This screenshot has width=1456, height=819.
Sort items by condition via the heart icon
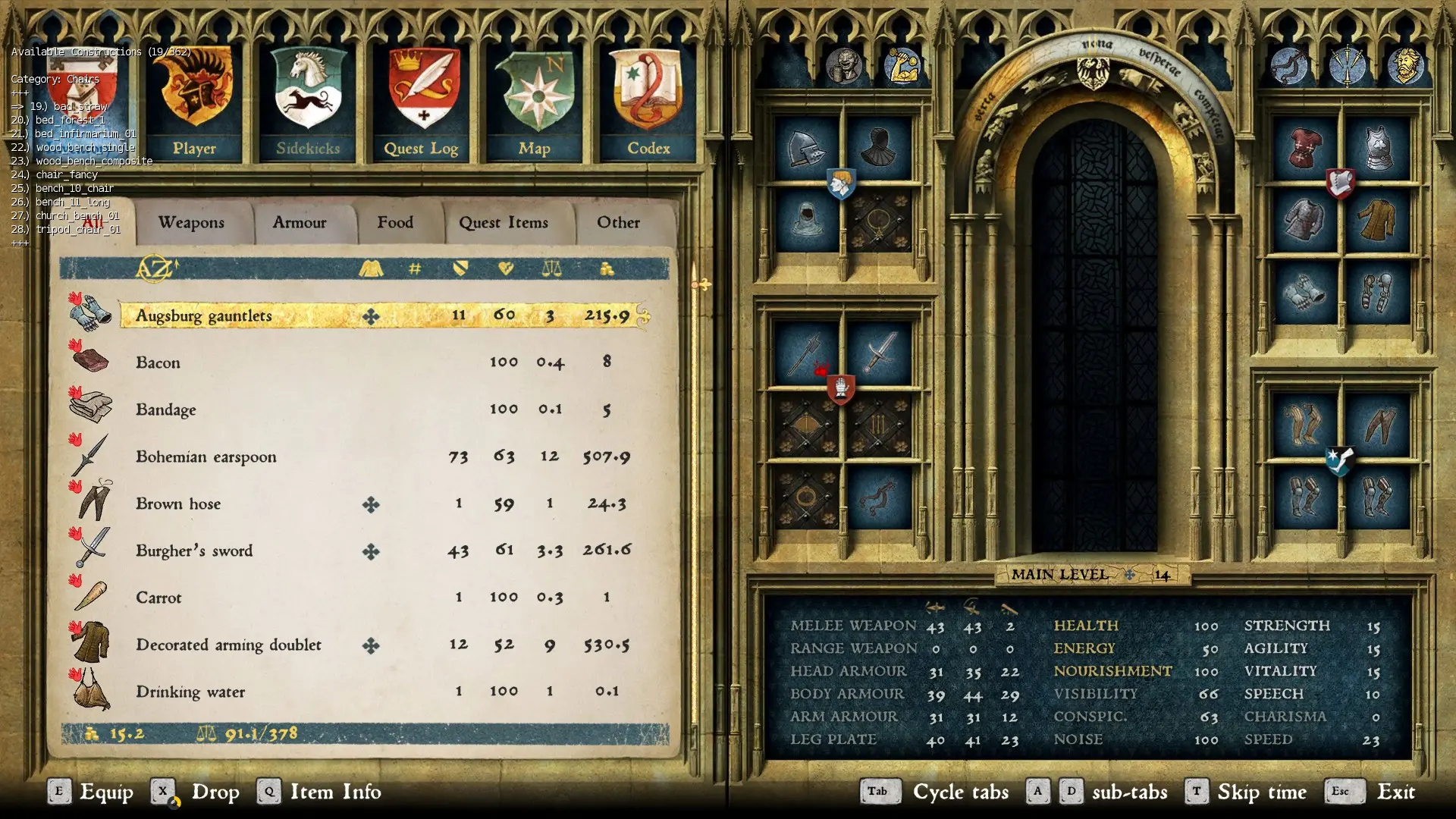507,267
